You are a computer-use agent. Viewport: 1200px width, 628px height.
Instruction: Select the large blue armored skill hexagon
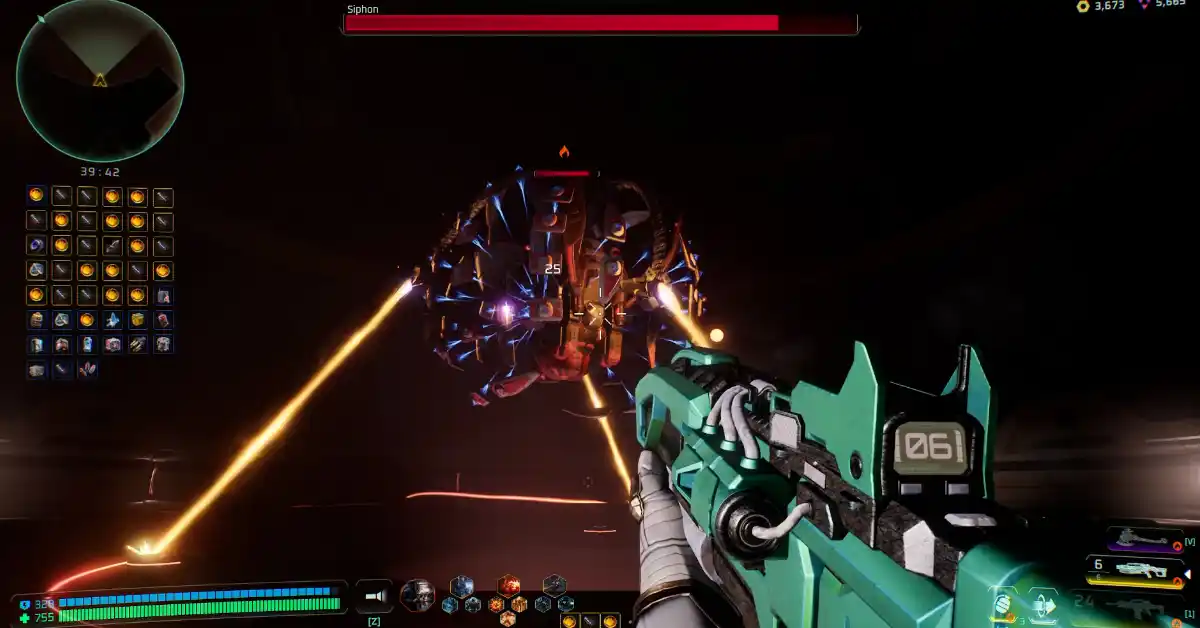coord(461,586)
